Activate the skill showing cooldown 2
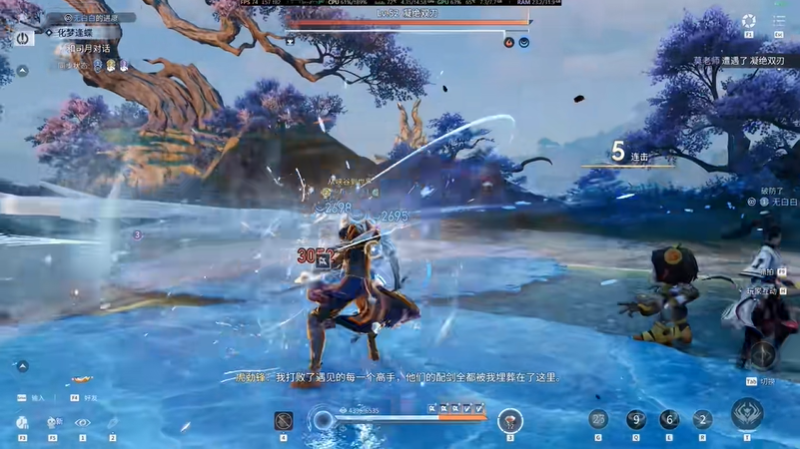The width and height of the screenshot is (800, 449). (703, 420)
